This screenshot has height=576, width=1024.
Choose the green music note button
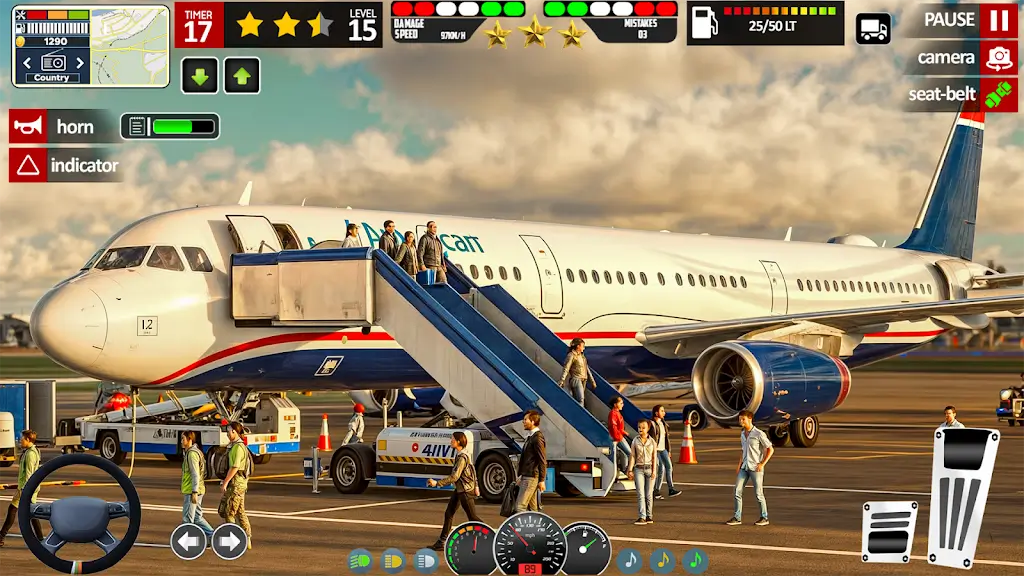(695, 560)
